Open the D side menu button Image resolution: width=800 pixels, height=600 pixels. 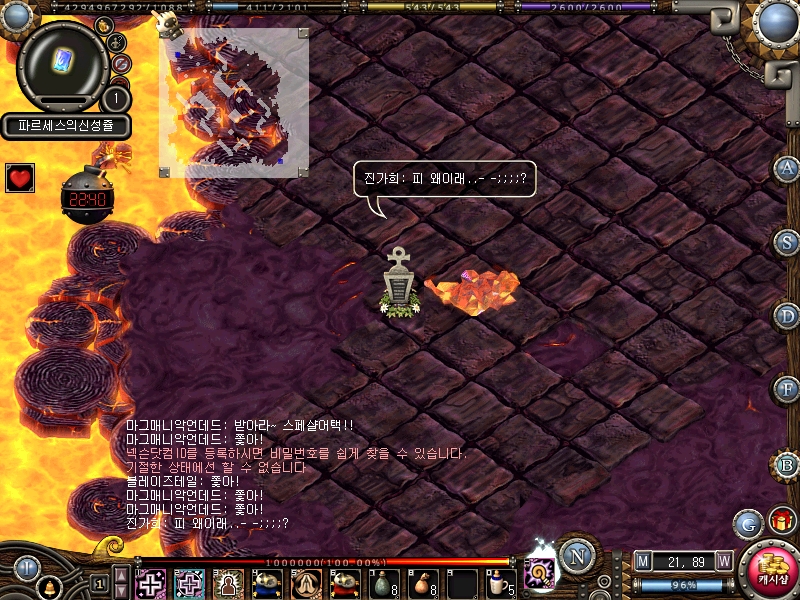tap(787, 315)
